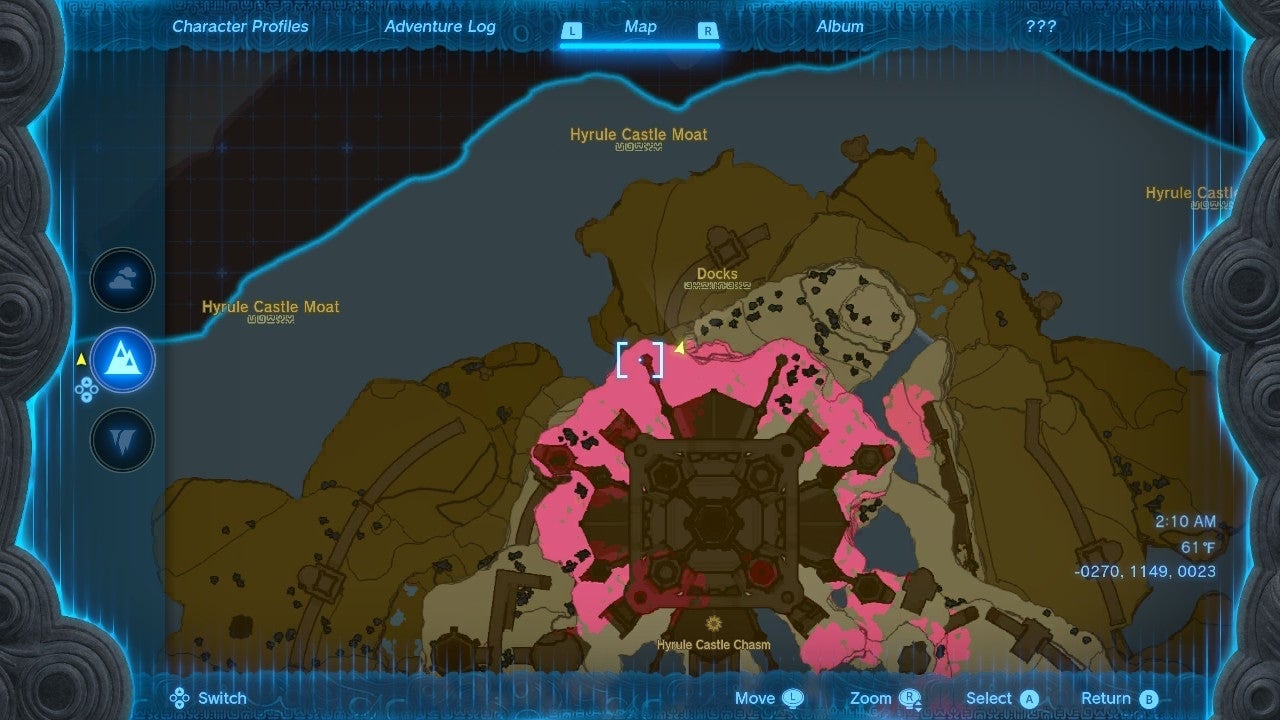Viewport: 1280px width, 720px height.
Task: Open the Album tab
Action: (838, 27)
